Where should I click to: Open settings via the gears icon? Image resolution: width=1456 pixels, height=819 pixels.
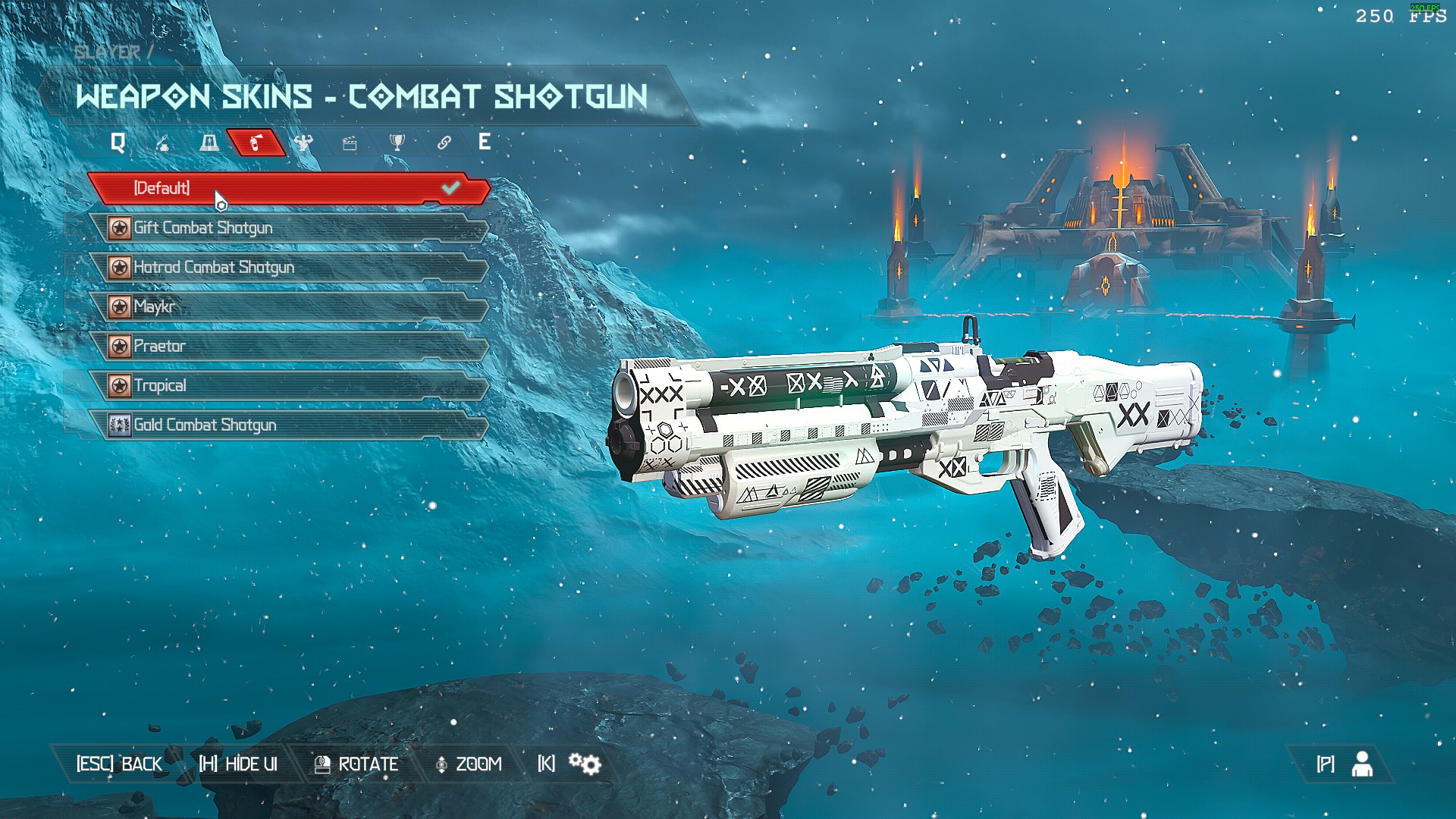(x=585, y=764)
